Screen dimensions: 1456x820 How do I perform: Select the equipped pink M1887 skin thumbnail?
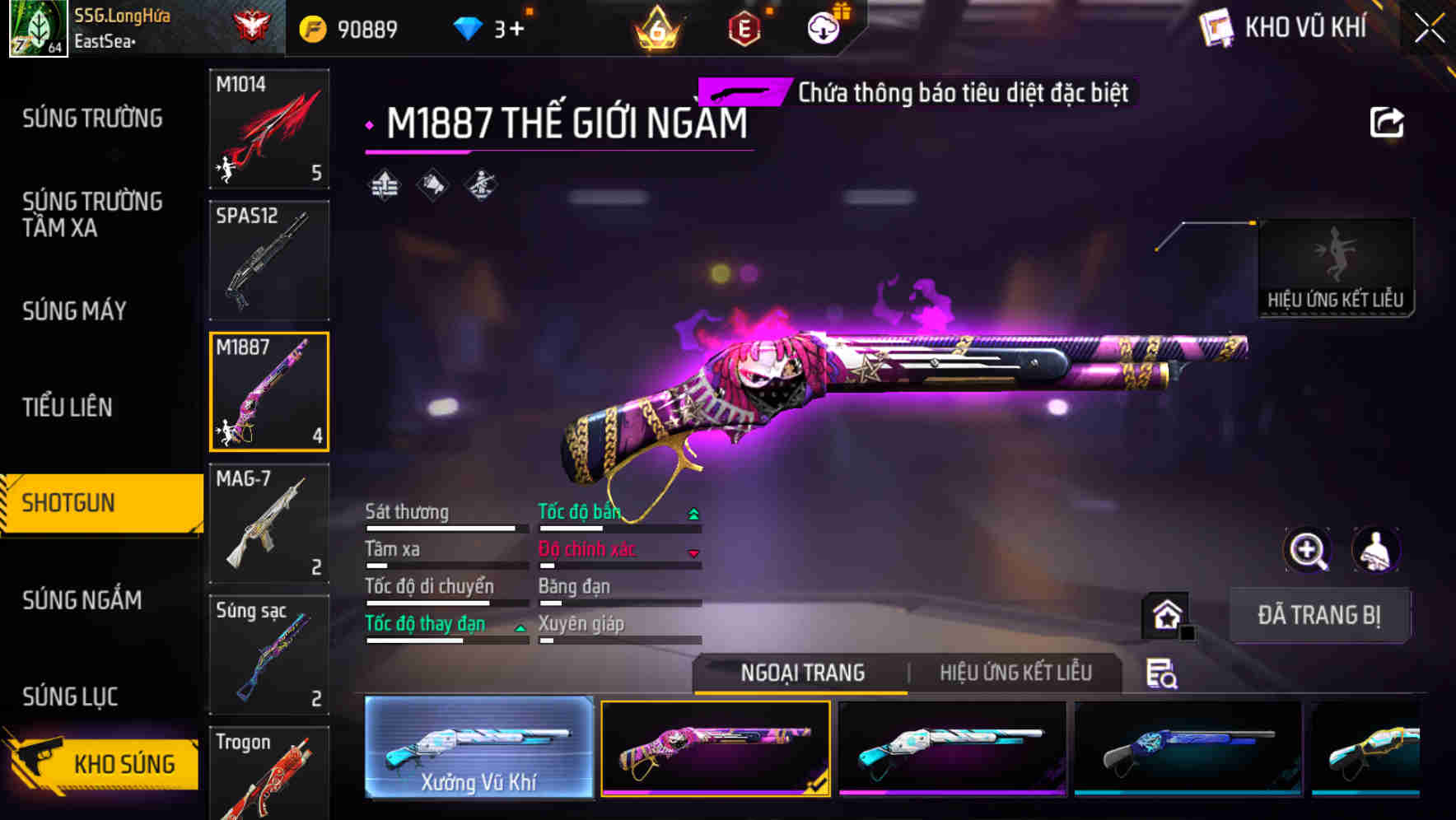pyautogui.click(x=716, y=749)
